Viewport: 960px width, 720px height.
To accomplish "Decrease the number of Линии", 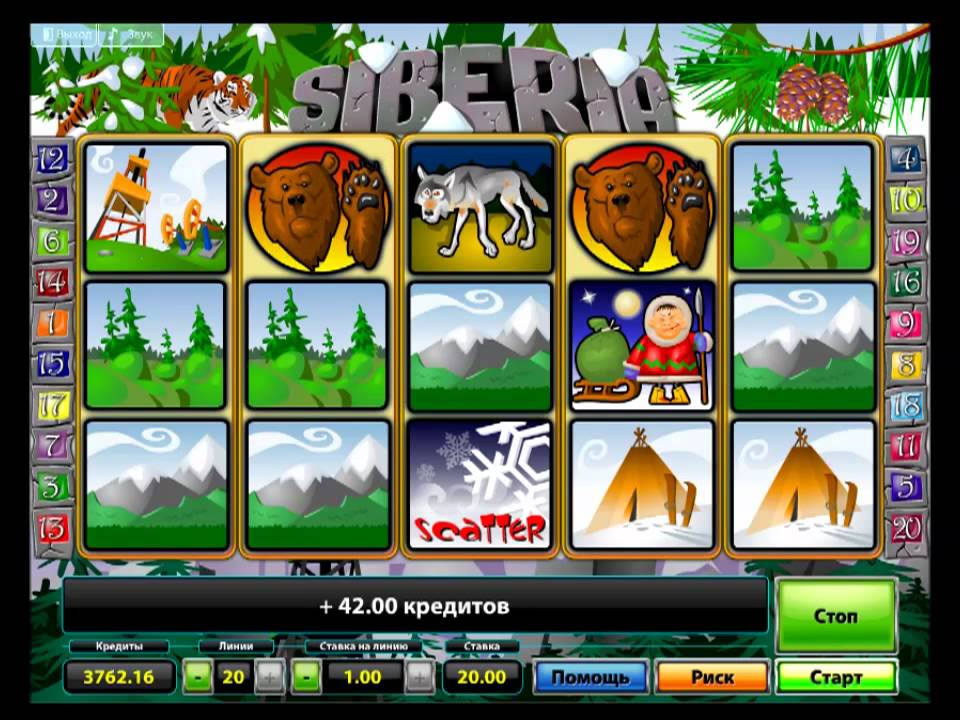I will click(198, 677).
